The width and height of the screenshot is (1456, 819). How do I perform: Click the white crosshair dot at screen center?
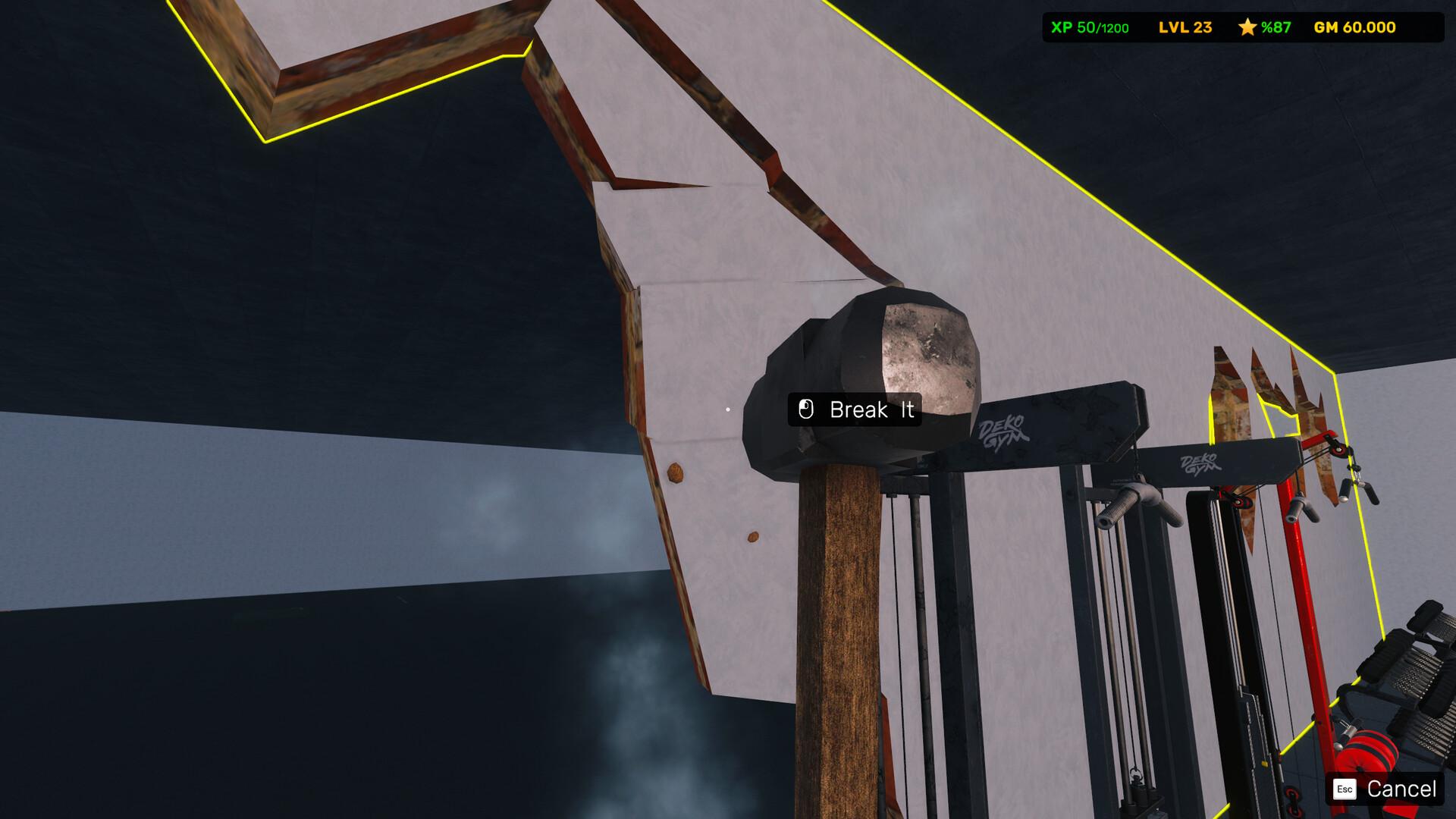728,408
